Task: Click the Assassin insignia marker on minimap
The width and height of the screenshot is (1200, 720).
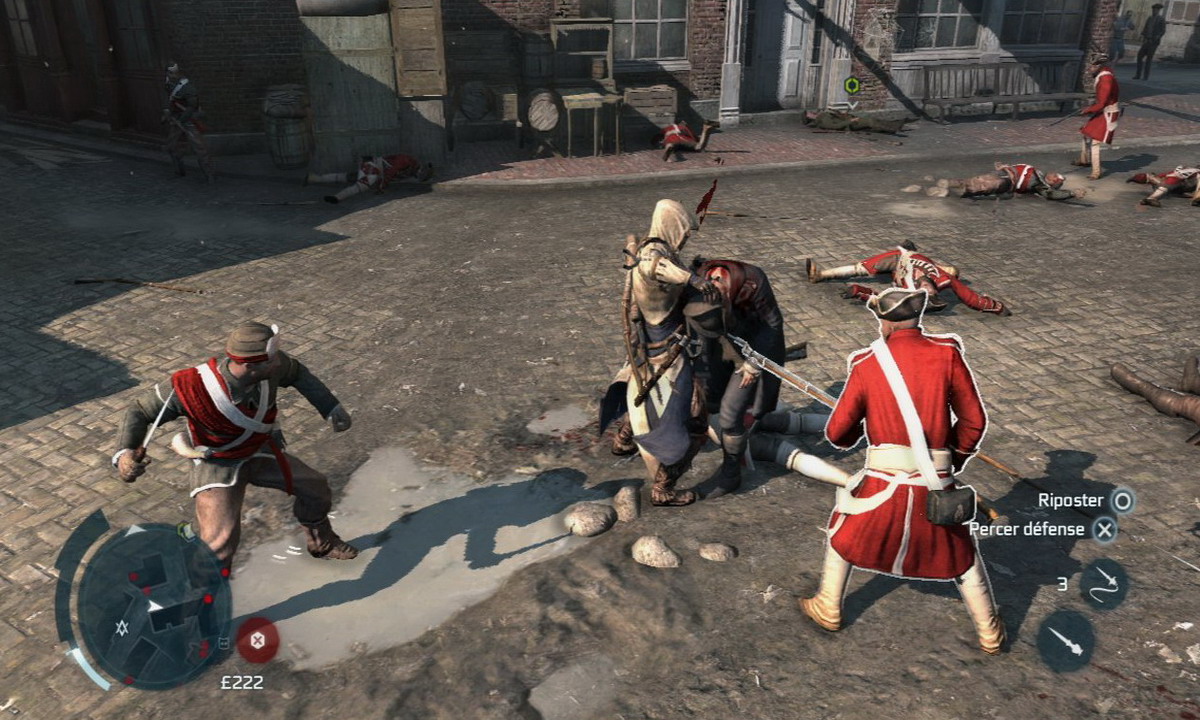Action: coord(122,628)
